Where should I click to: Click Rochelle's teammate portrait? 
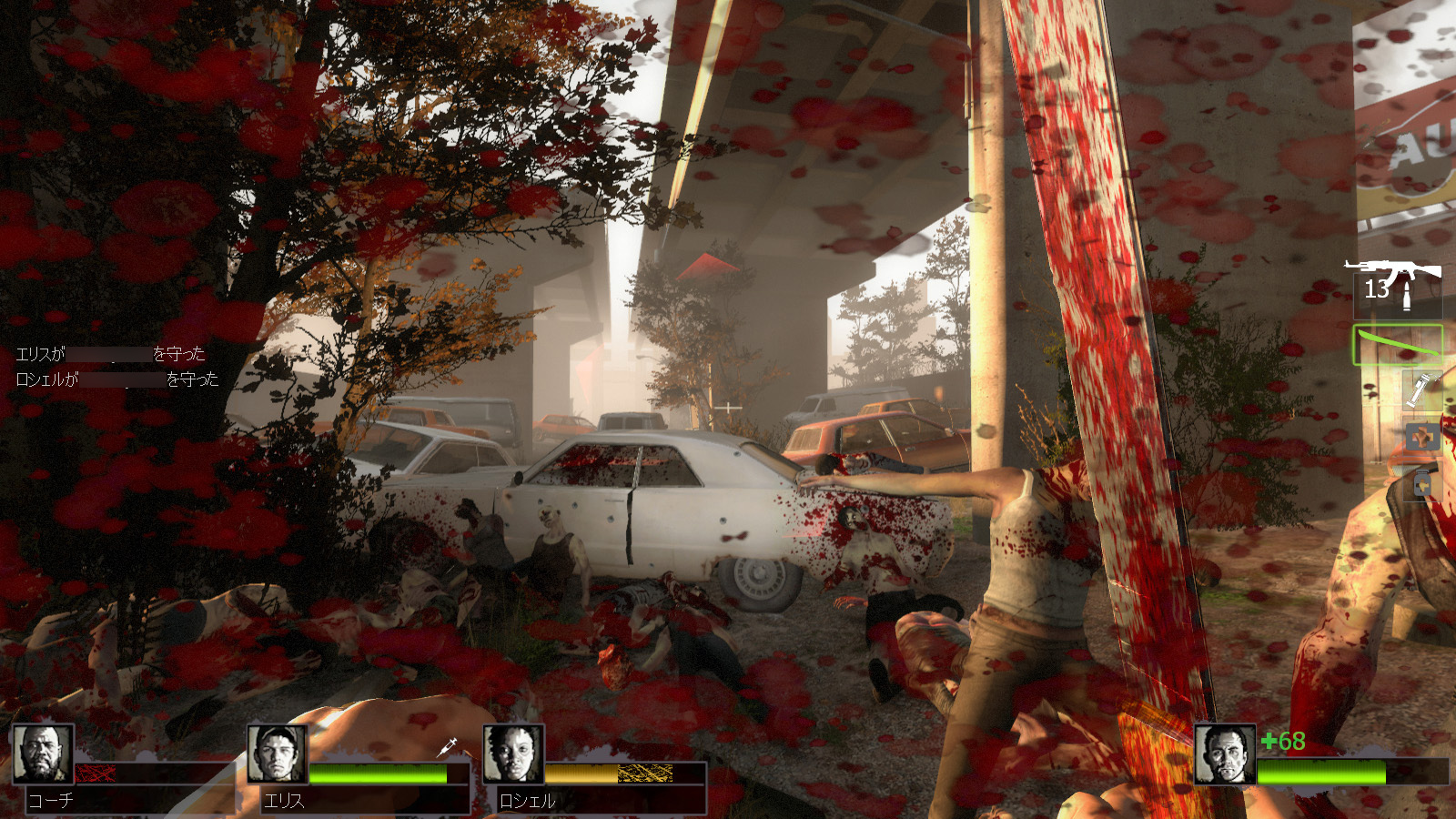pyautogui.click(x=513, y=753)
